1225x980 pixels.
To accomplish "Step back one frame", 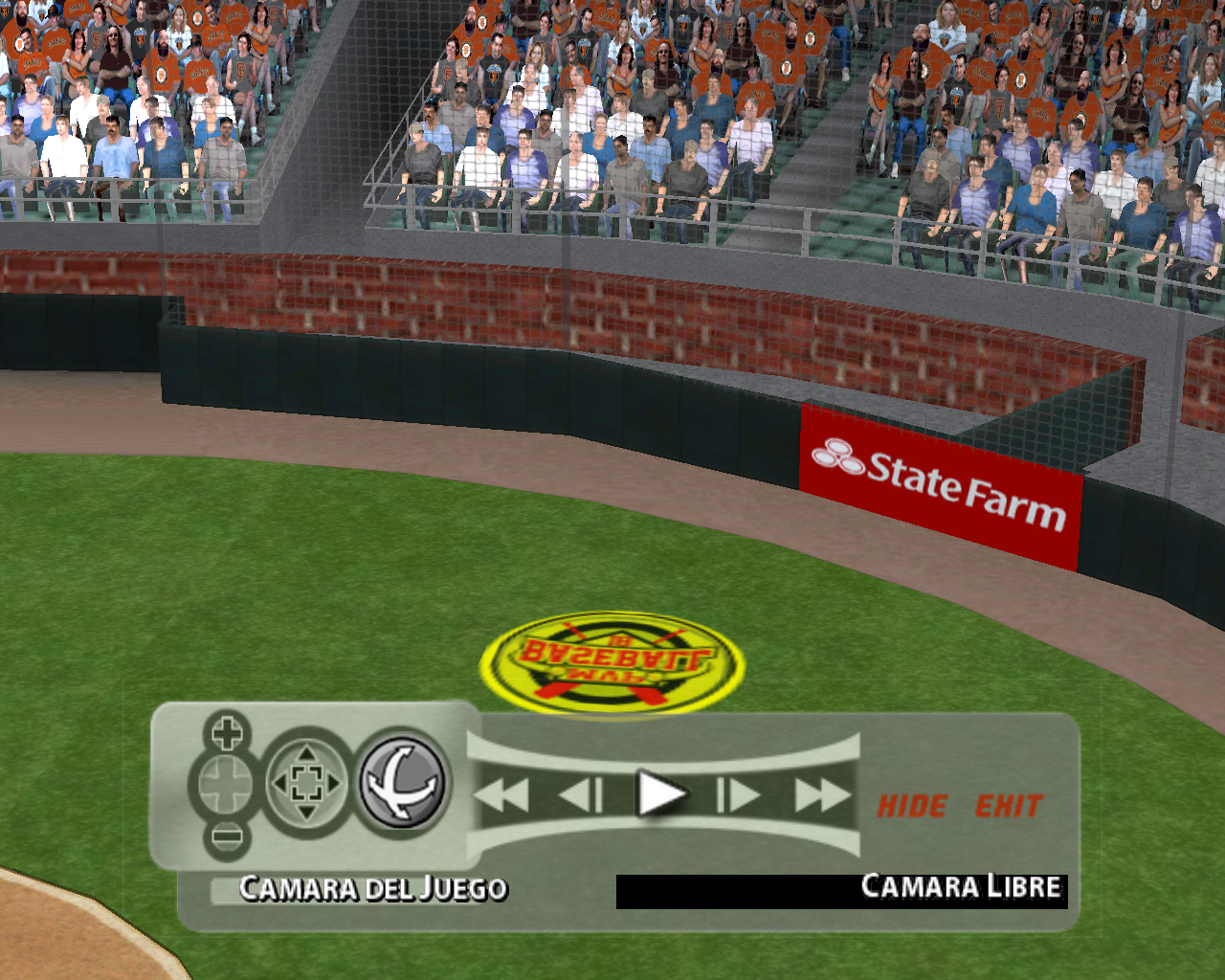I will click(581, 795).
